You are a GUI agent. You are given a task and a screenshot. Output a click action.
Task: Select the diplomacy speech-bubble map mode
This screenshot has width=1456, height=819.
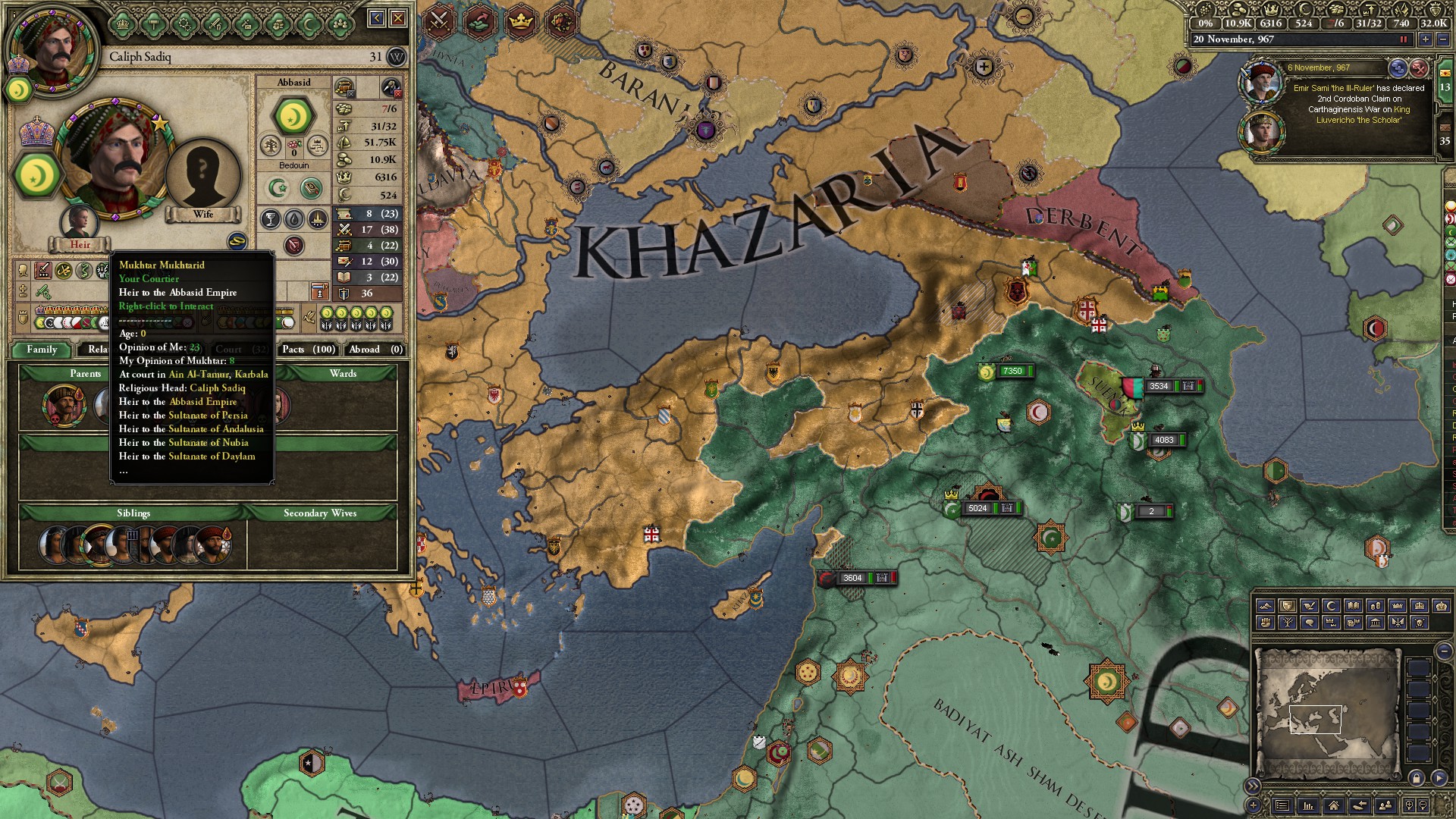coord(1310,623)
